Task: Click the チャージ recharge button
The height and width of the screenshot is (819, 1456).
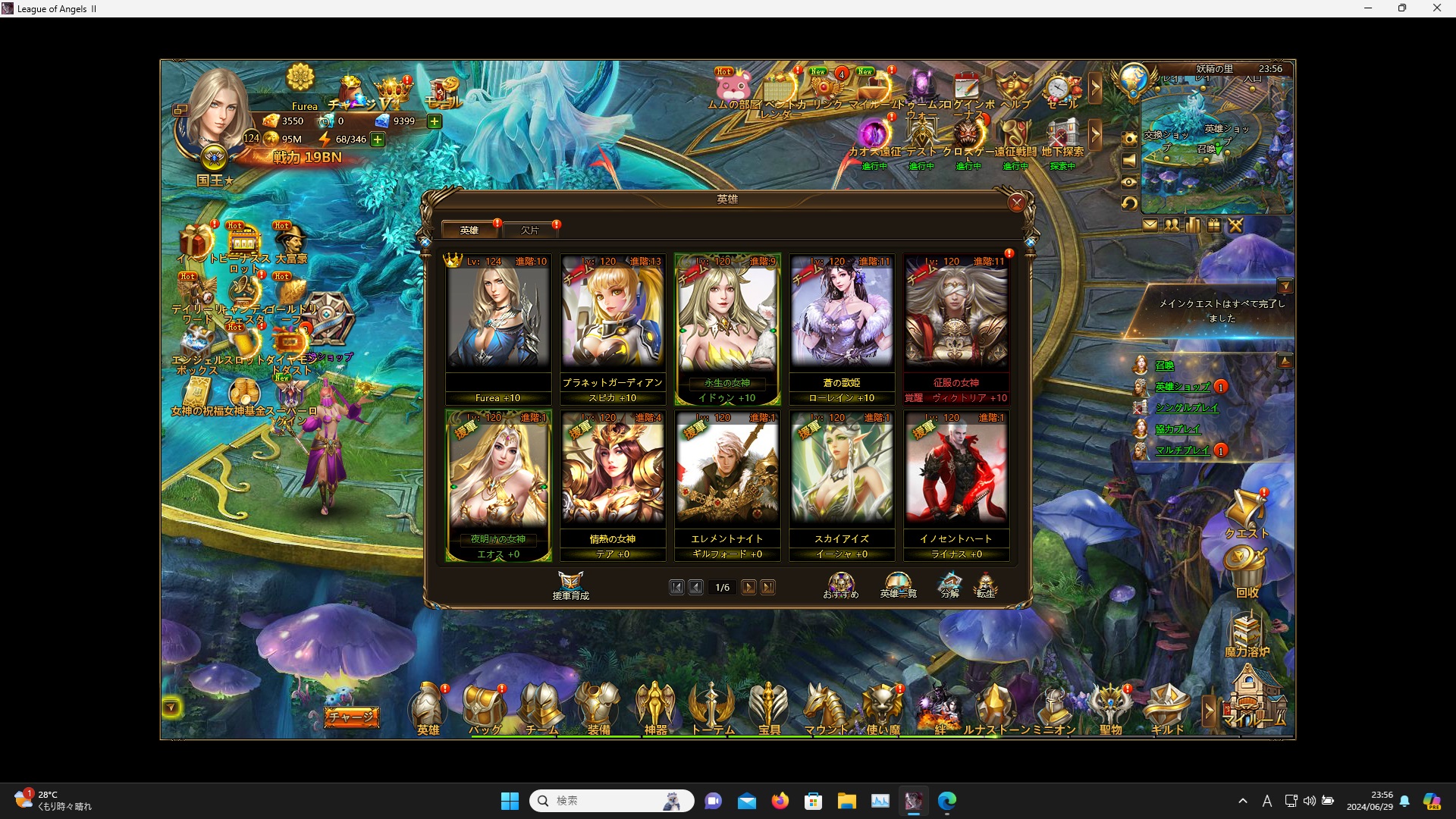Action: [351, 716]
